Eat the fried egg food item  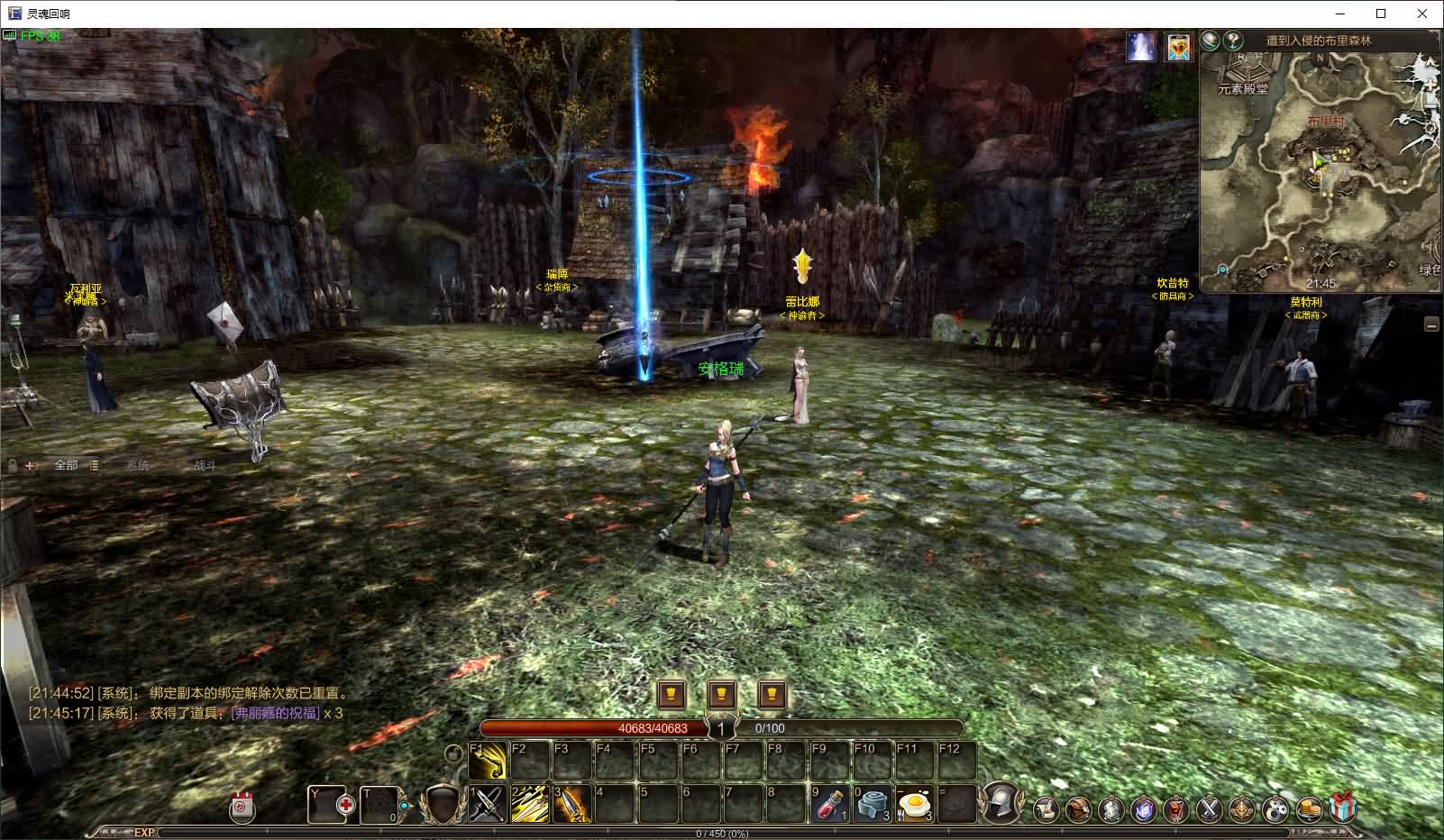pyautogui.click(x=914, y=804)
